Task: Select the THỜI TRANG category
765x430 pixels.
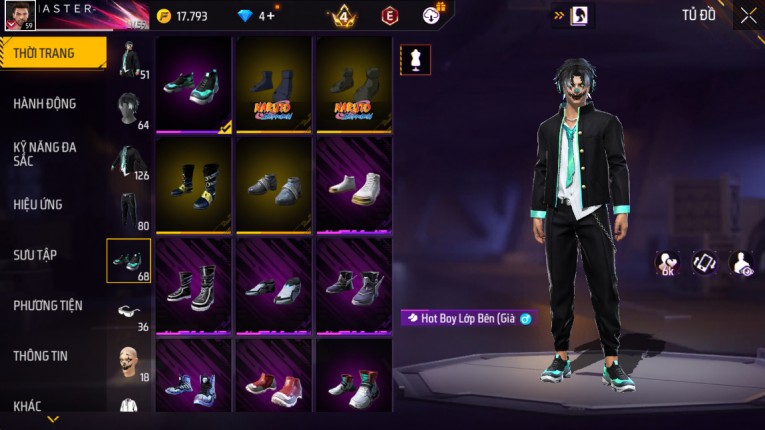Action: (45, 53)
